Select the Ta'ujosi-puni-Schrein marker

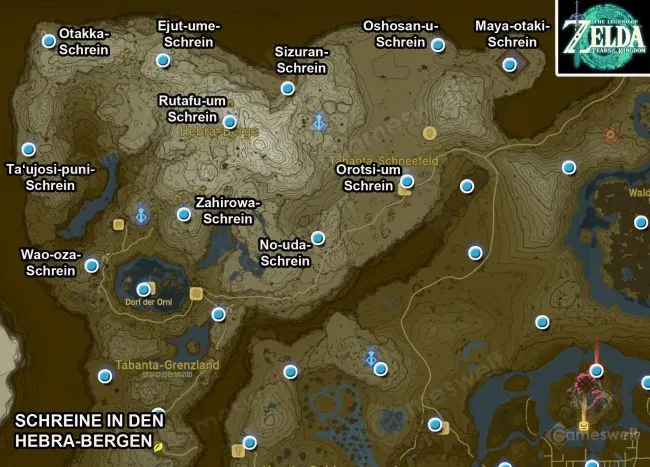coord(28,148)
